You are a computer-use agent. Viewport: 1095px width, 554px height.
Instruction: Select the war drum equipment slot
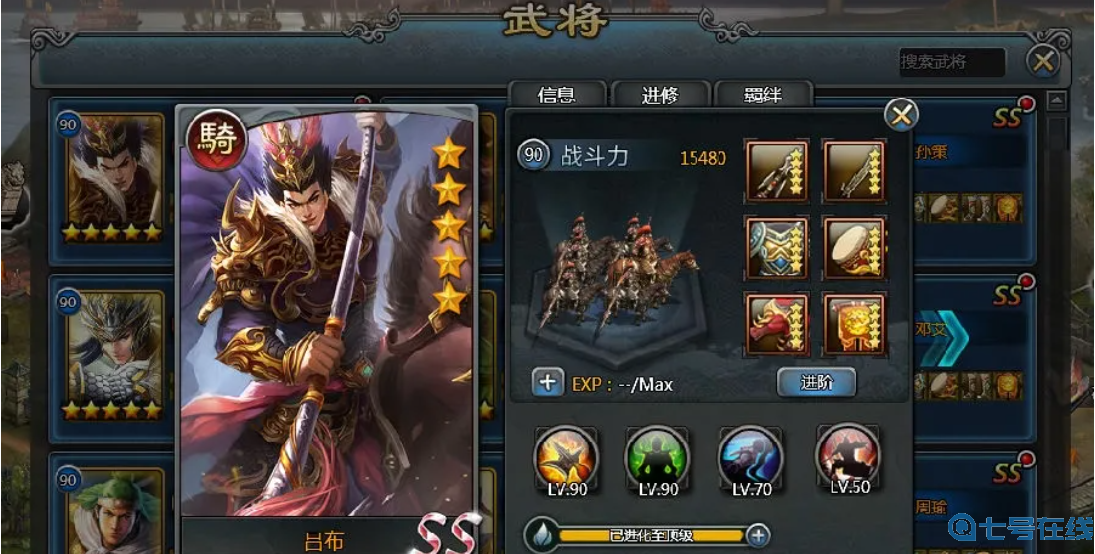[x=853, y=247]
